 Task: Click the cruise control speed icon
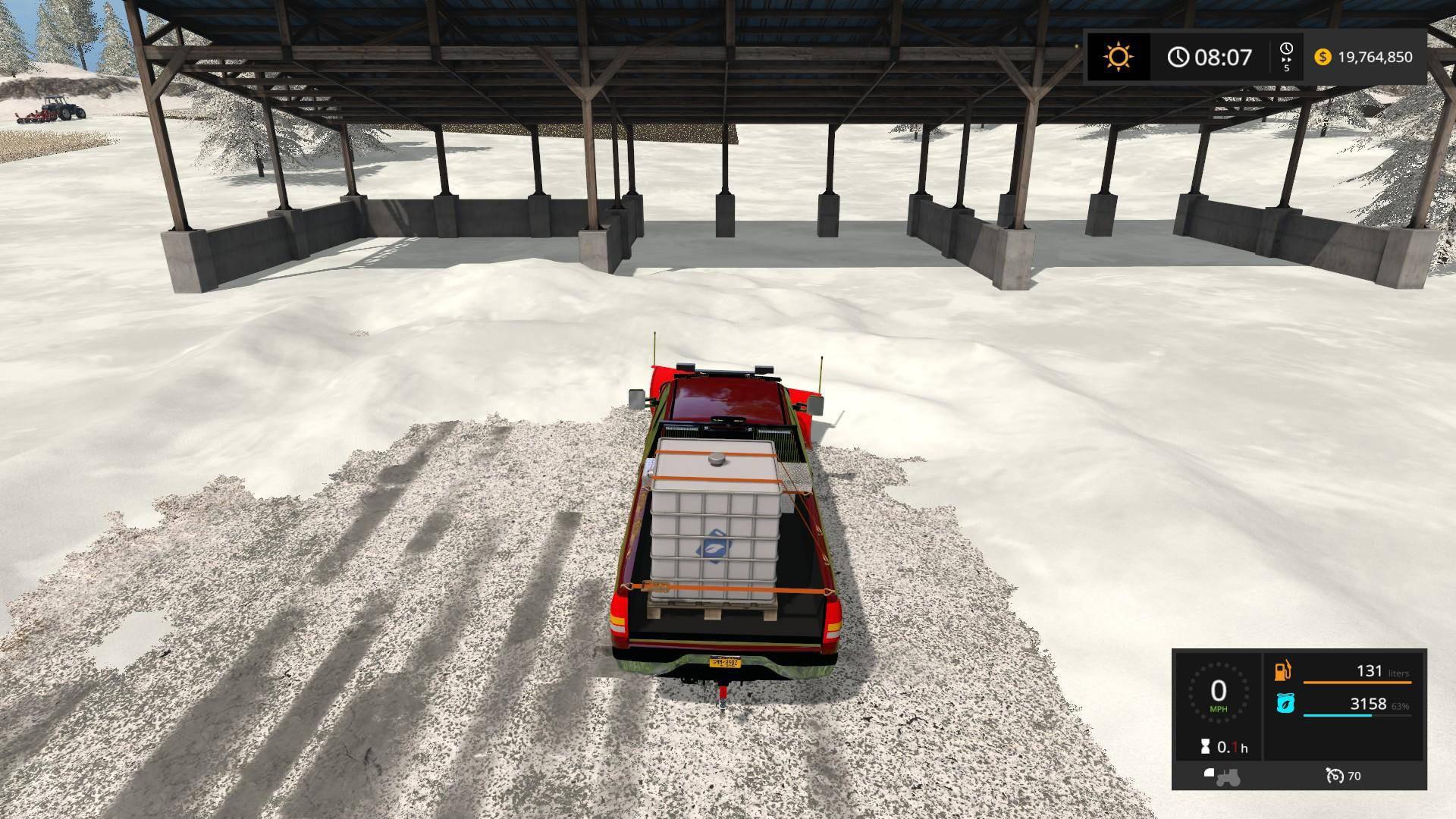tap(1335, 776)
